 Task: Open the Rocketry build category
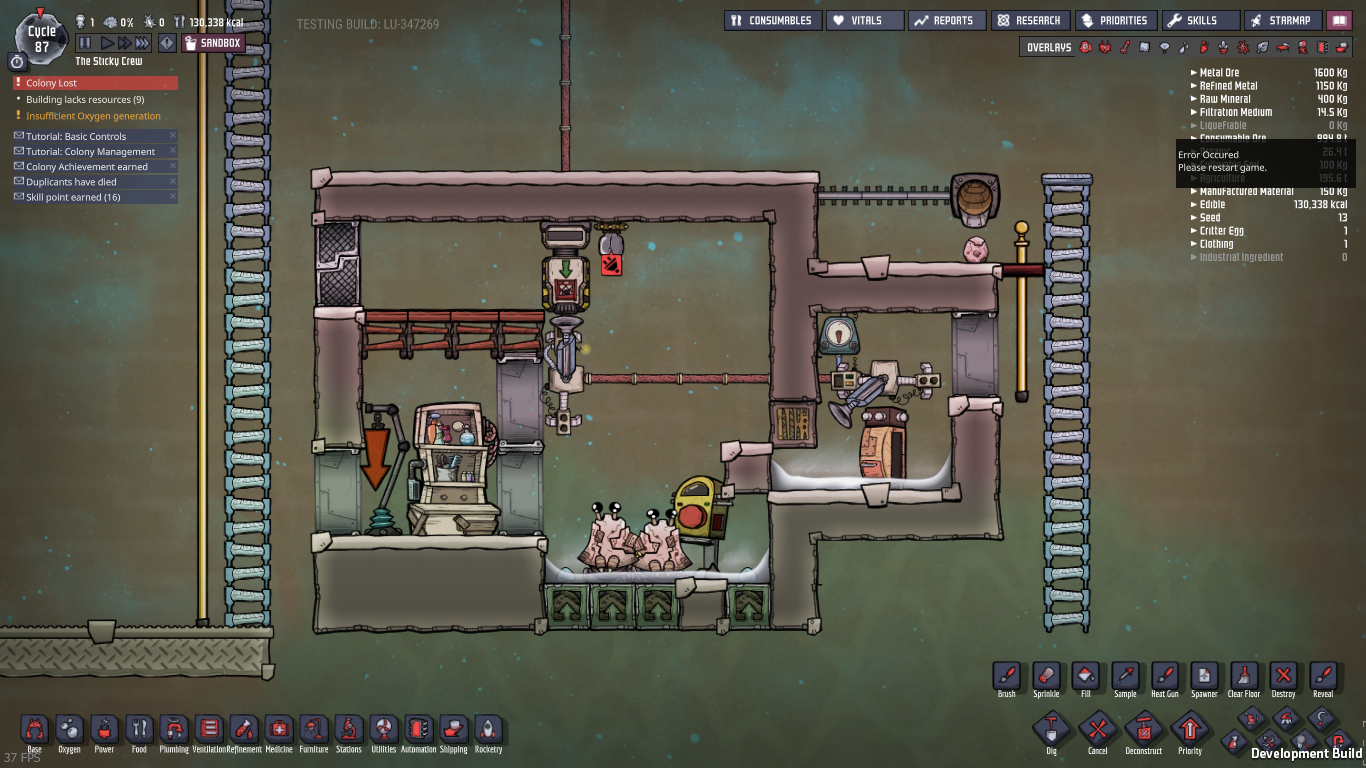coord(488,730)
